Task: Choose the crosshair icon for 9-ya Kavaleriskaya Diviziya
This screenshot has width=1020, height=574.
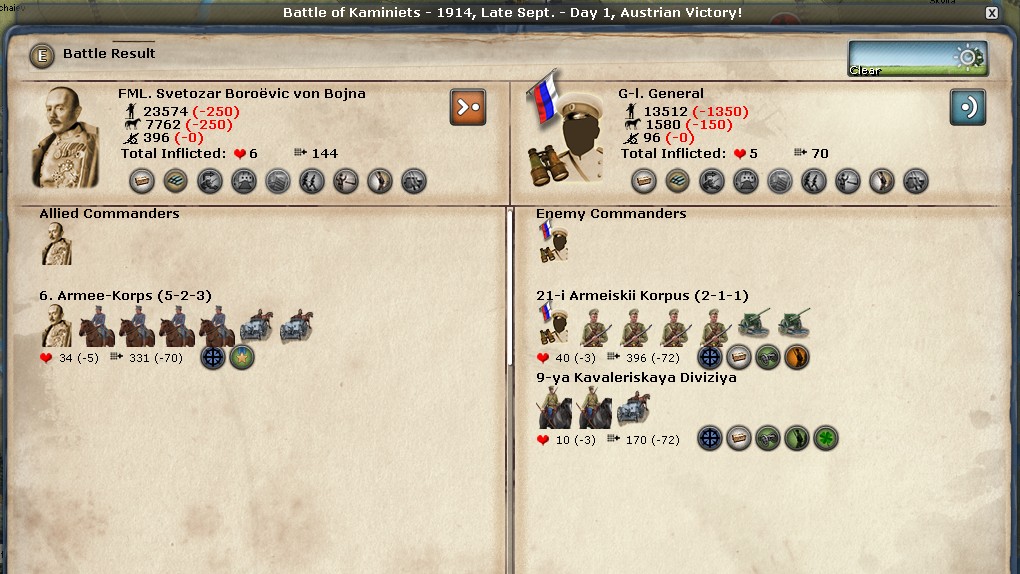Action: [710, 438]
